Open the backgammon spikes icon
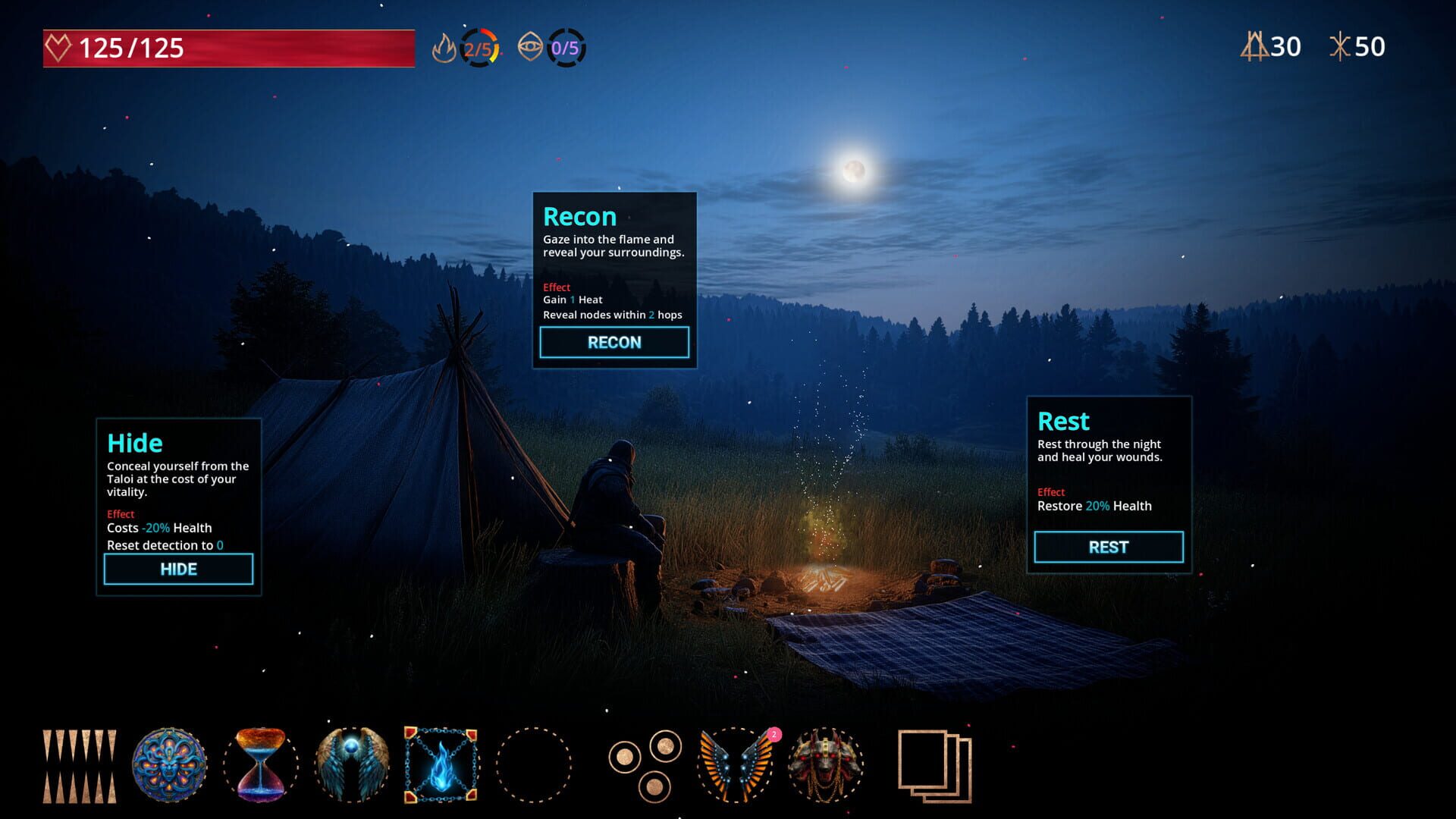 coord(80,766)
